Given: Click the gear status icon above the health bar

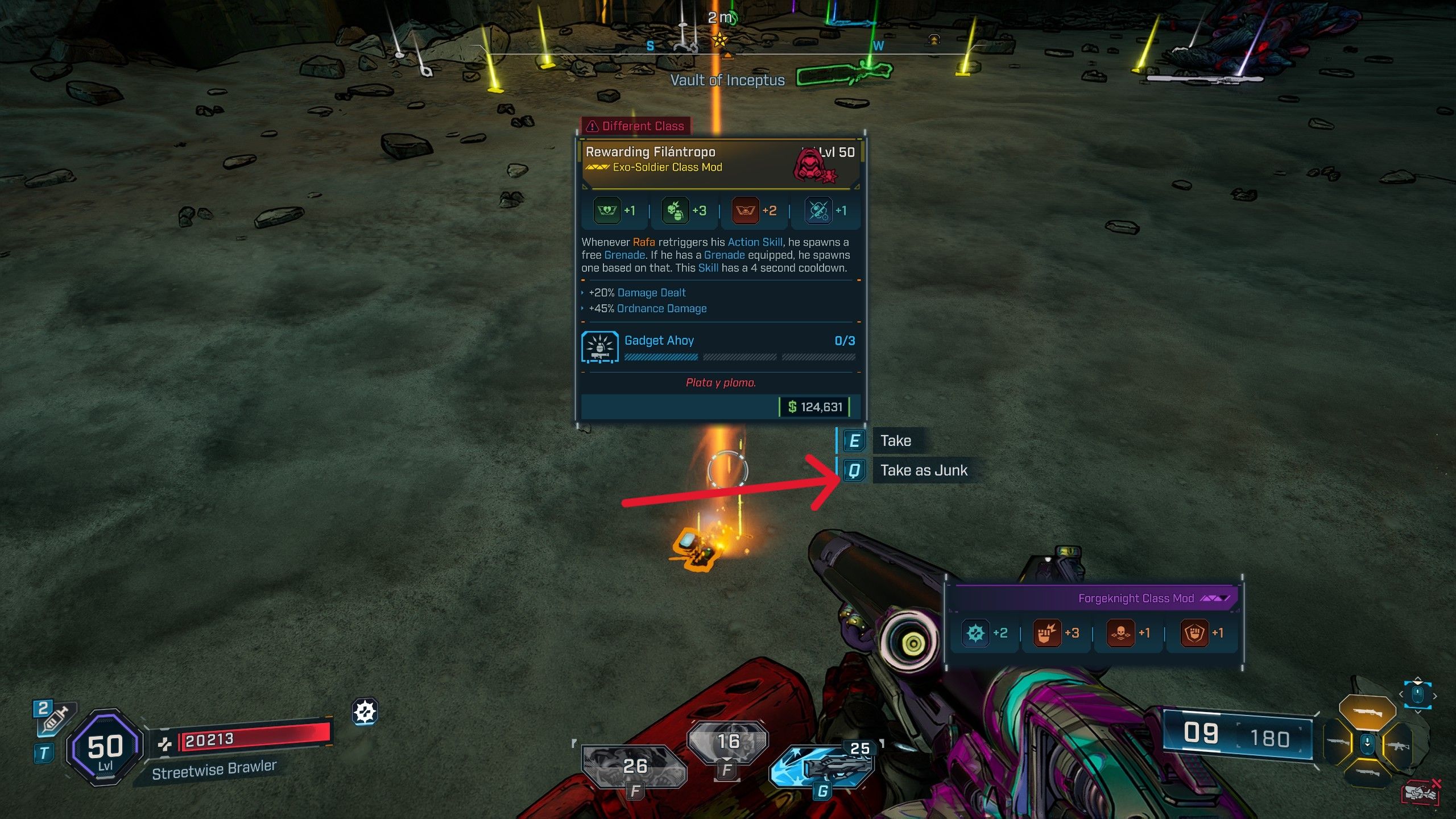Looking at the screenshot, I should (365, 712).
